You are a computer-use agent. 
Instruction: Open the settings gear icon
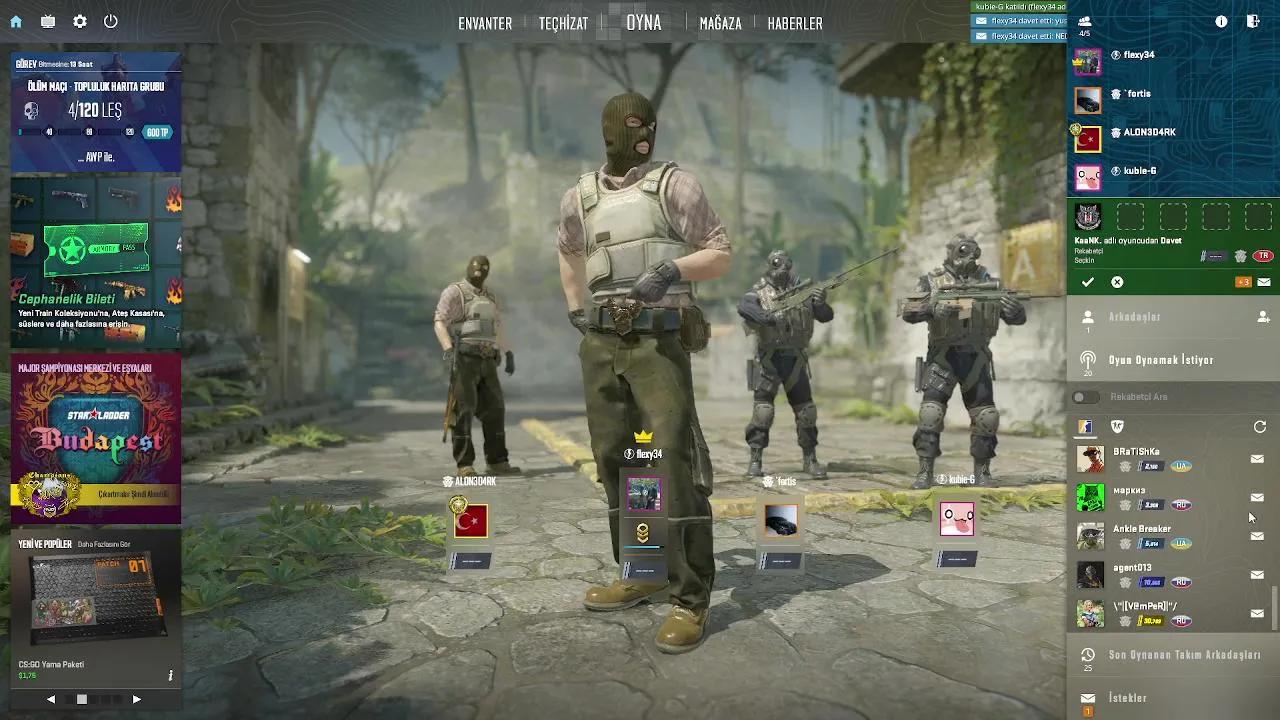(x=78, y=21)
